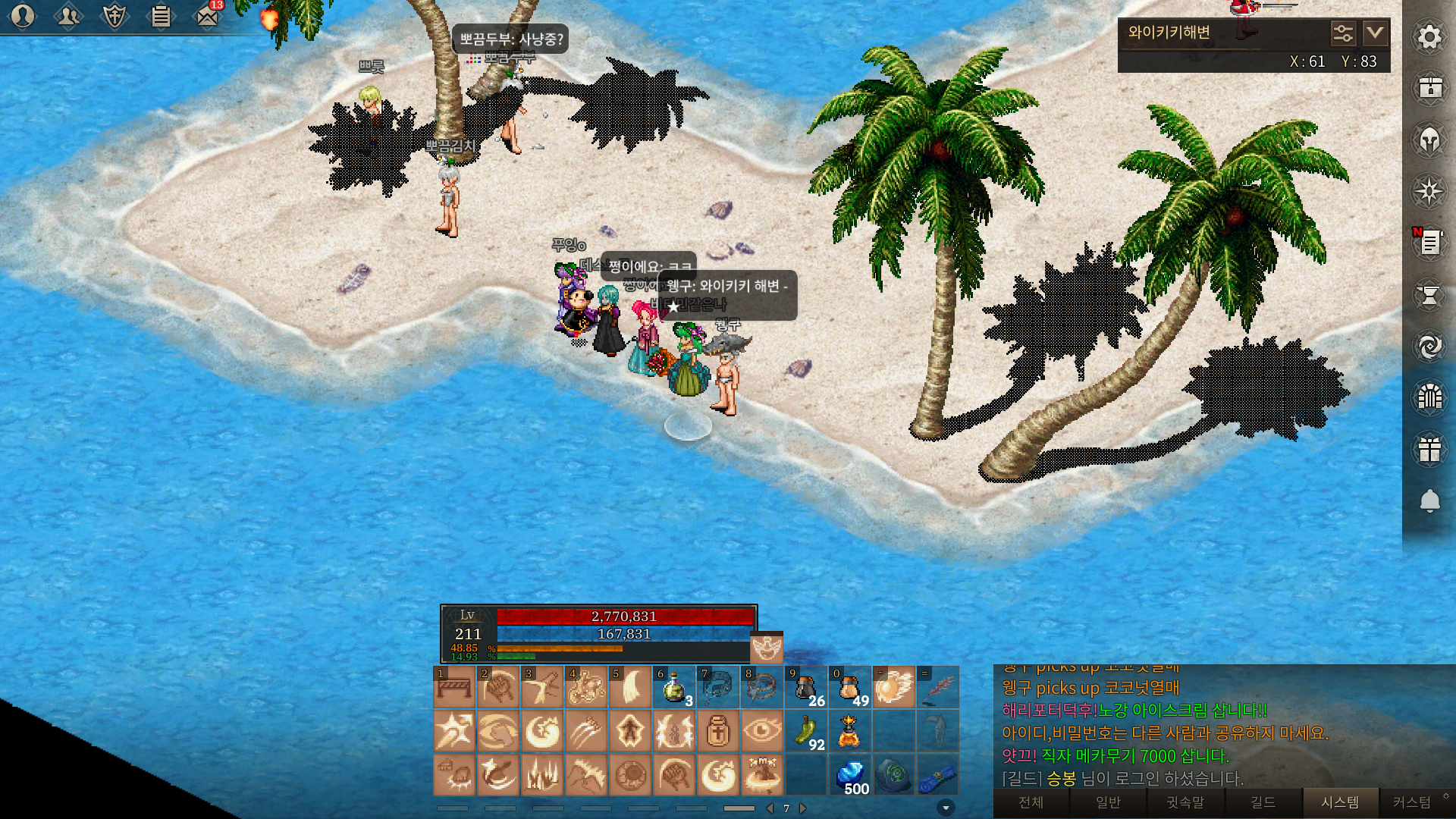
Task: Use the green potion in slot 6
Action: [673, 688]
